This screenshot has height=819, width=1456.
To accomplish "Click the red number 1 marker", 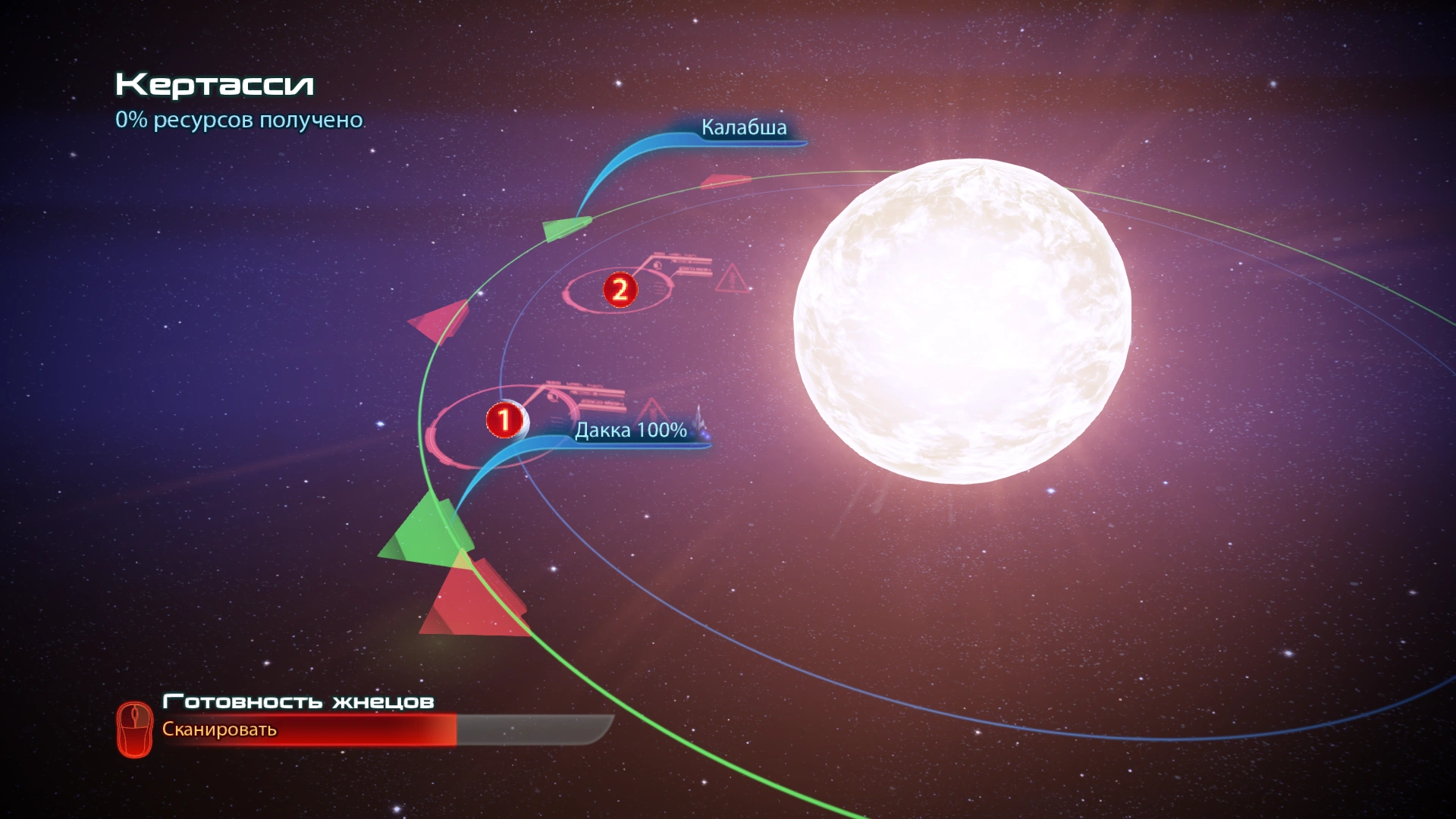I will [x=504, y=419].
